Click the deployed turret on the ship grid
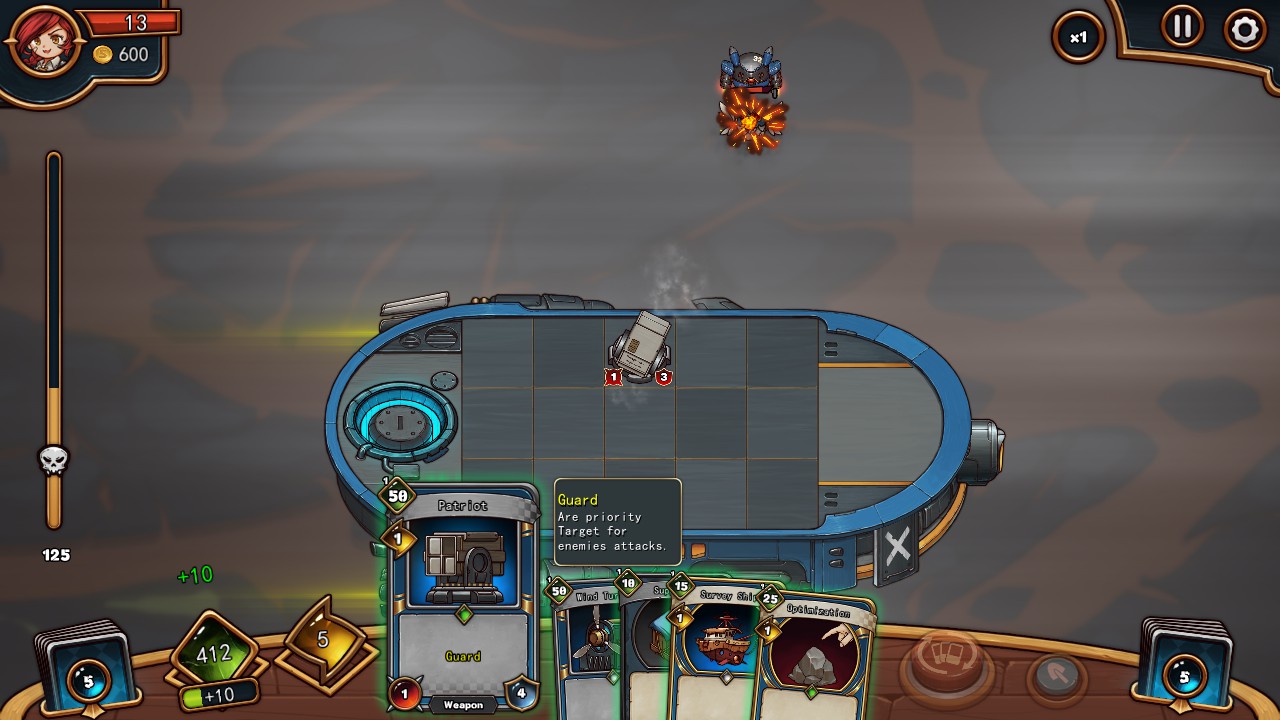This screenshot has width=1280, height=720. click(x=640, y=345)
